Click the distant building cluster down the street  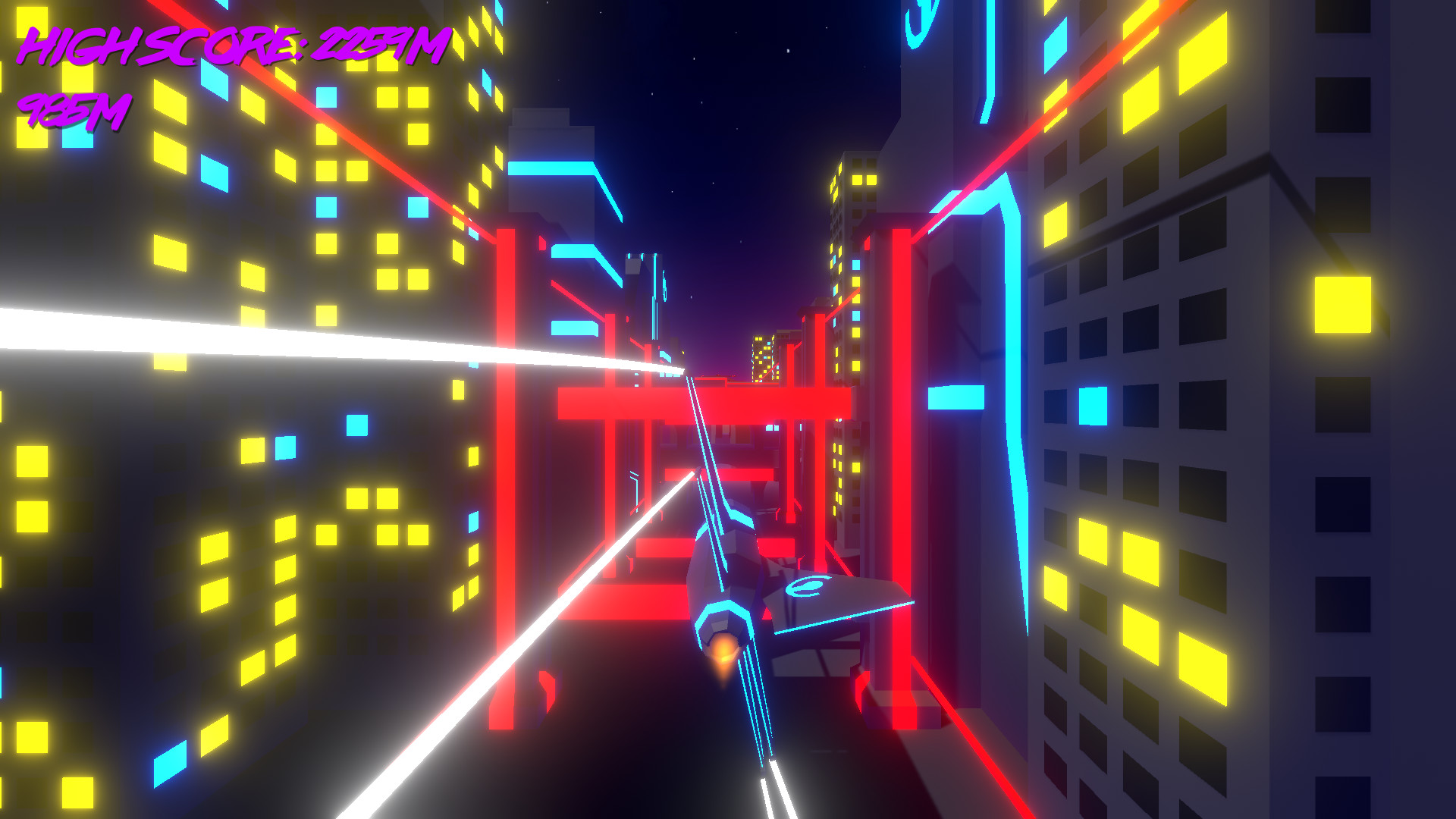pos(766,356)
